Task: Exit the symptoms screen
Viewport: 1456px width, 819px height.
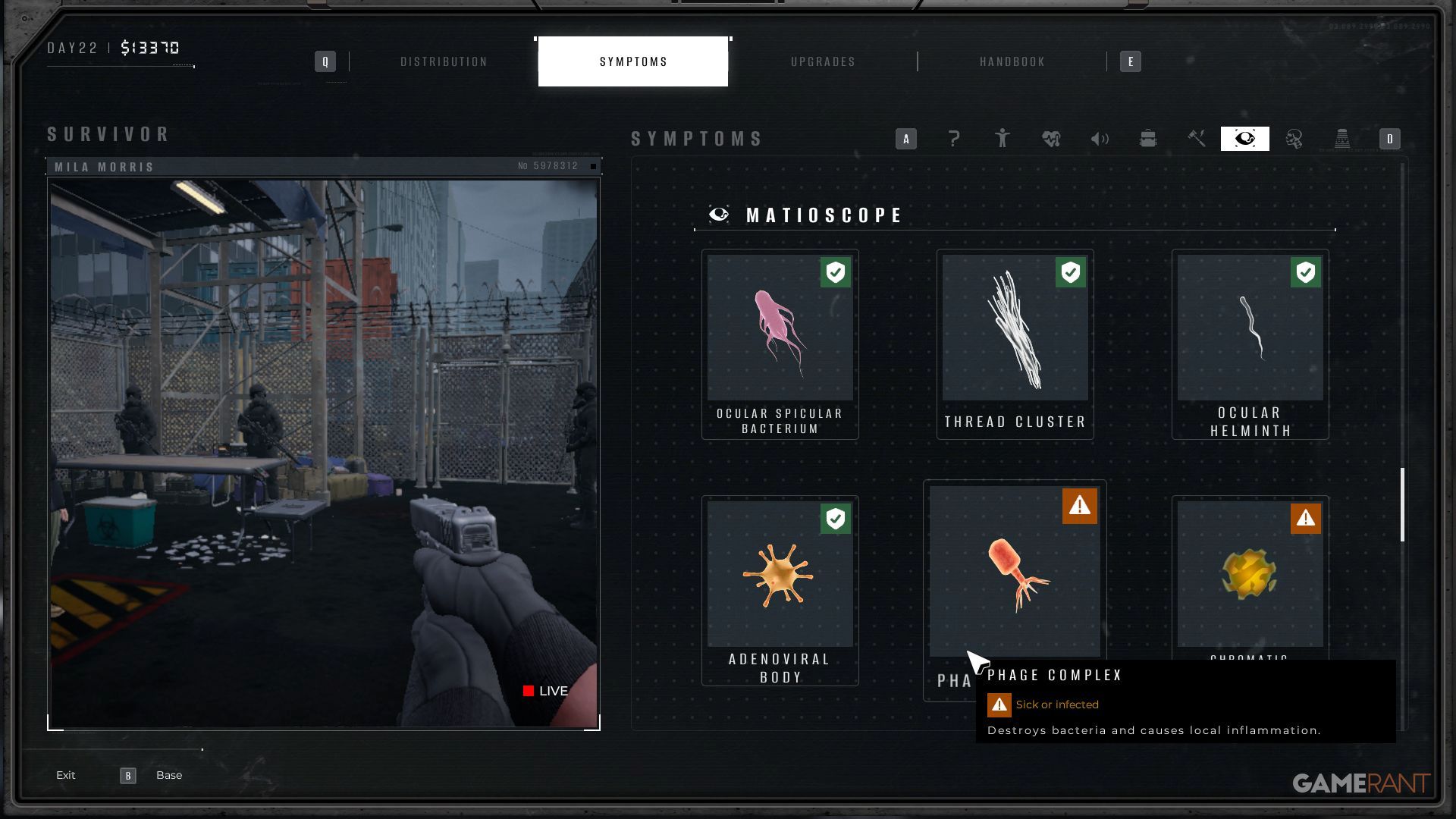Action: pyautogui.click(x=66, y=775)
